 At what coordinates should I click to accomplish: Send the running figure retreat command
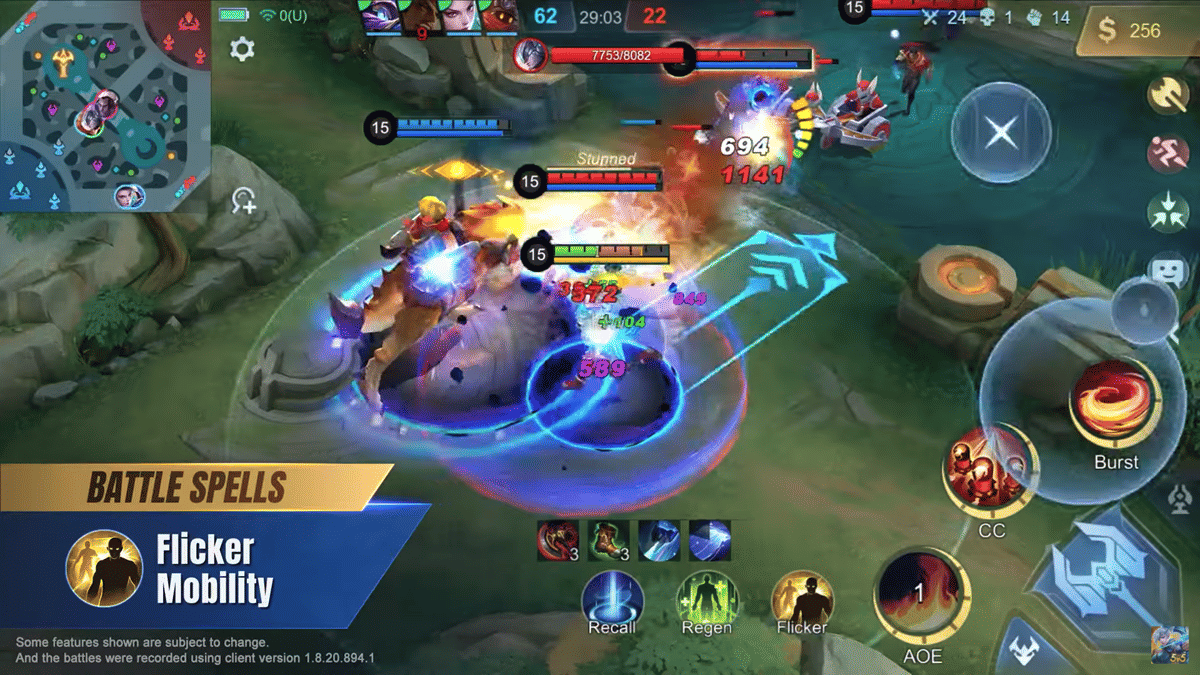pyautogui.click(x=1167, y=153)
